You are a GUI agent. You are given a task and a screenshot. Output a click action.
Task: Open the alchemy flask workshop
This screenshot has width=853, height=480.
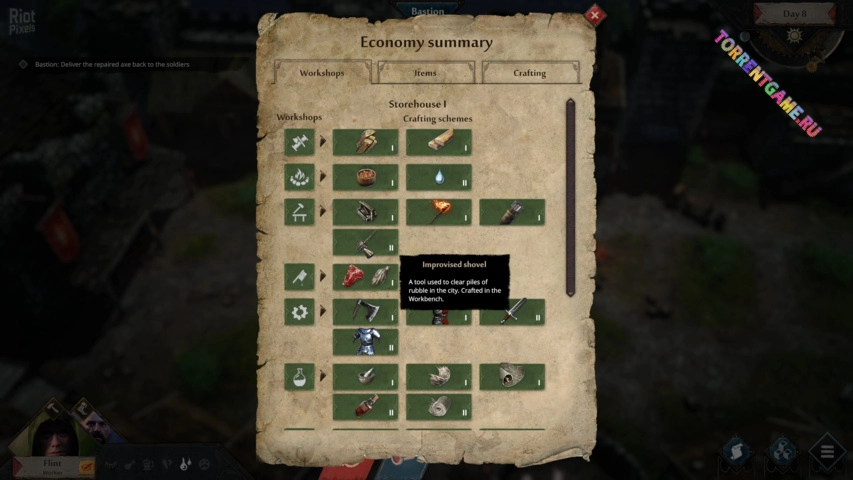click(x=299, y=377)
